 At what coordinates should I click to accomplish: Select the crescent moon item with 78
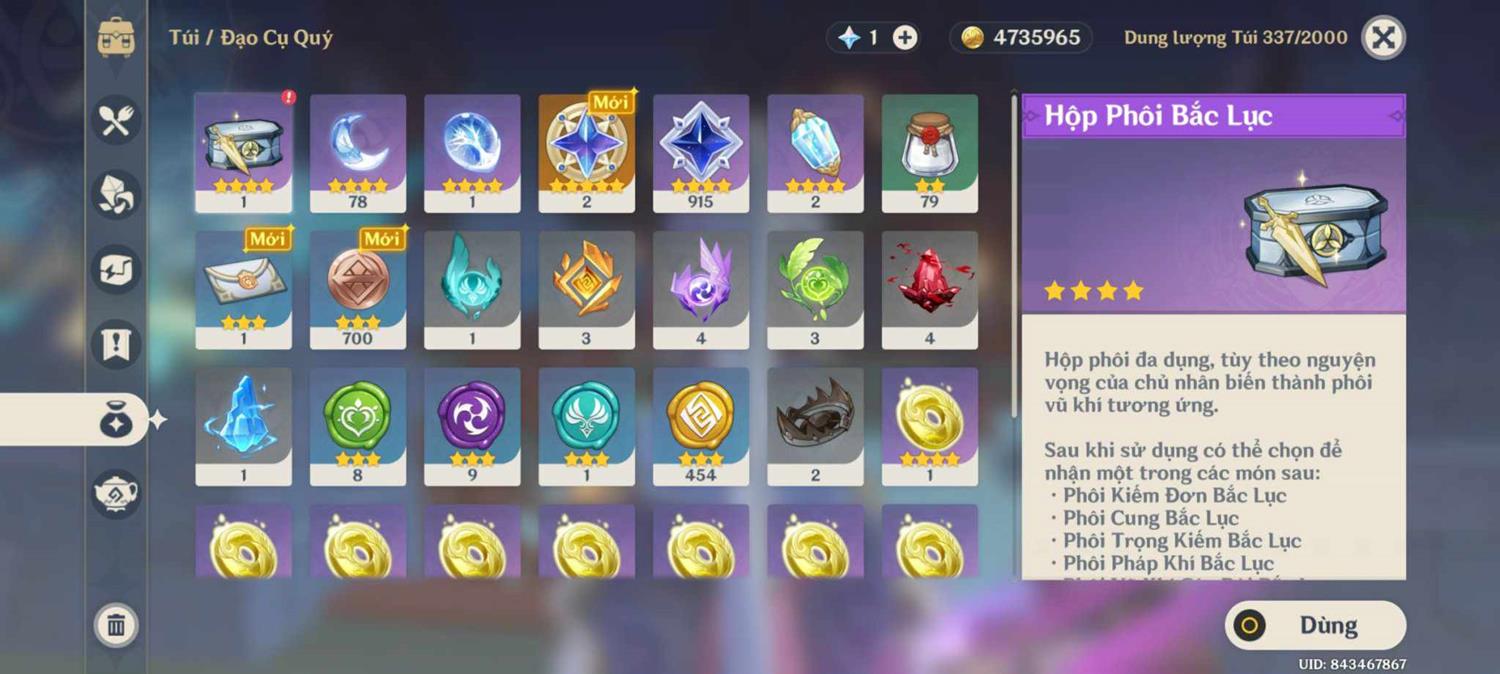coord(358,152)
